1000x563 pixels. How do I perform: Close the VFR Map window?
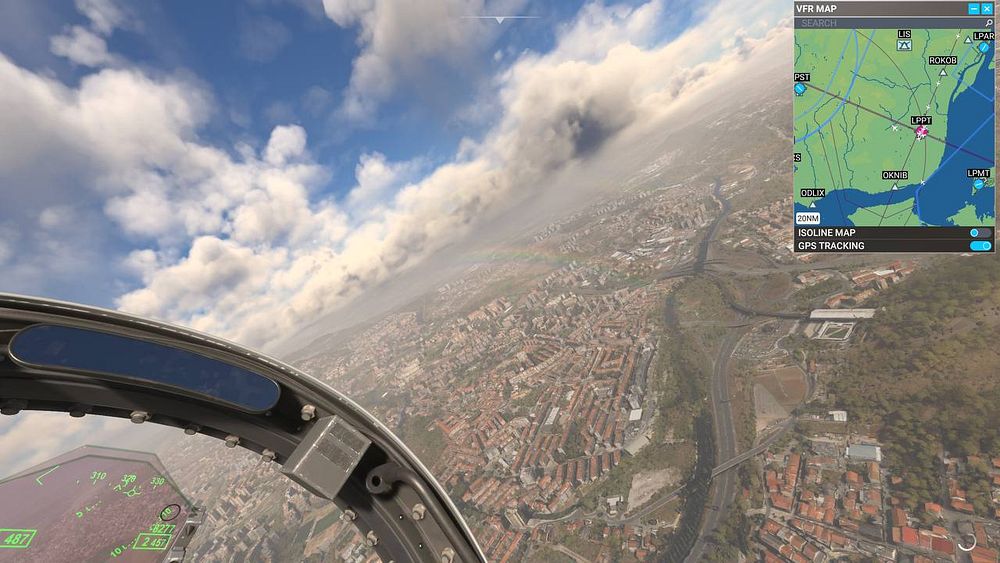987,8
